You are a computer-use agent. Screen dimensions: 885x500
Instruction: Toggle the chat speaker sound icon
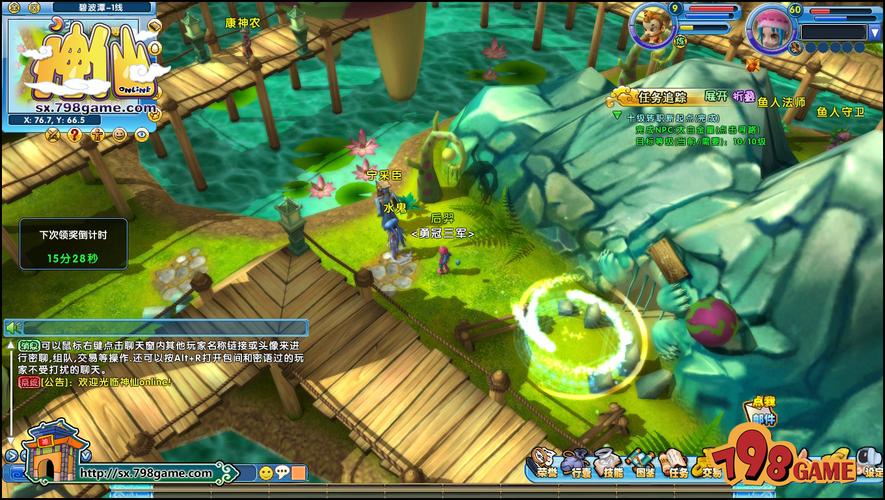pyautogui.click(x=14, y=327)
